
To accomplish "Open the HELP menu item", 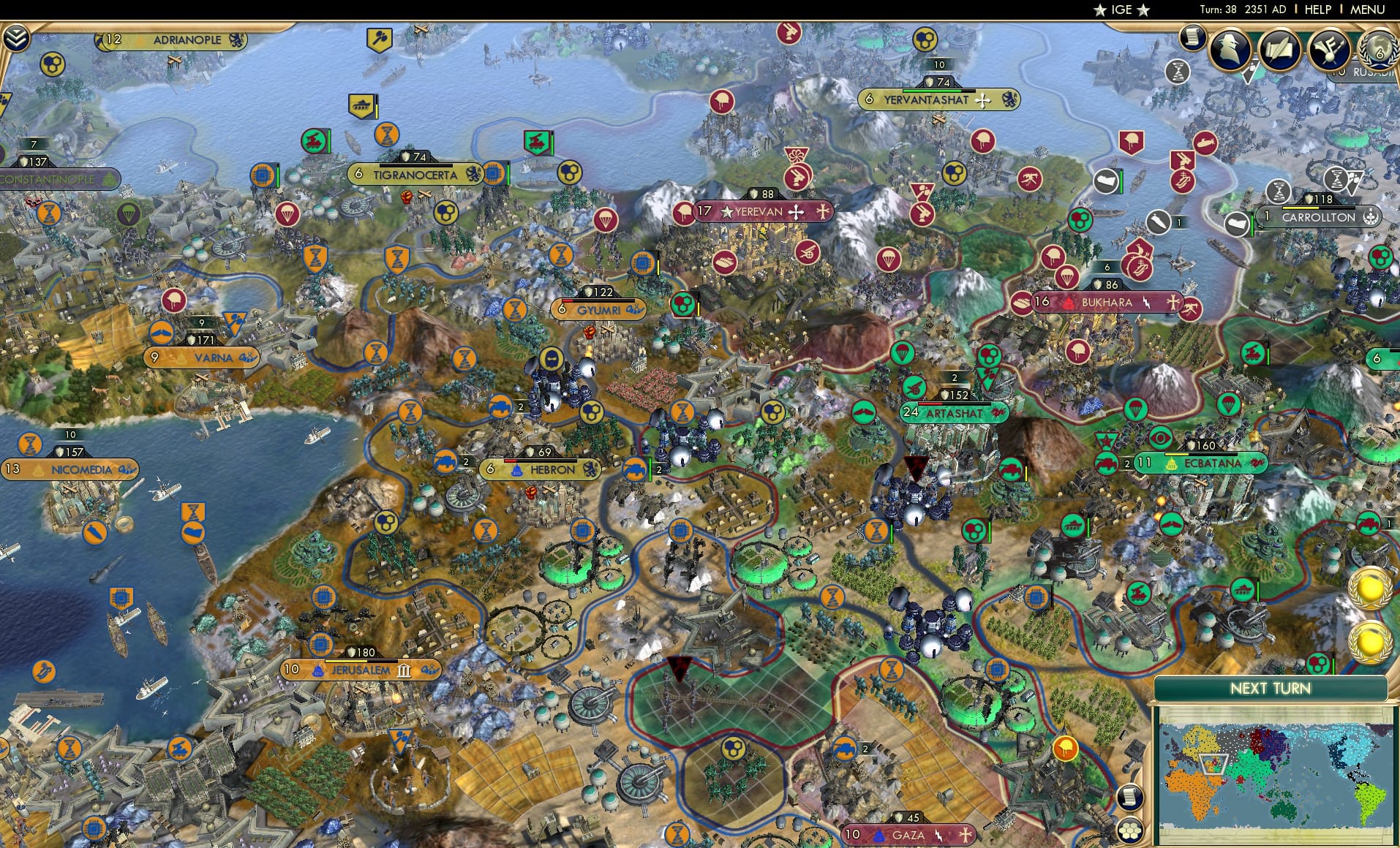I will click(x=1317, y=10).
